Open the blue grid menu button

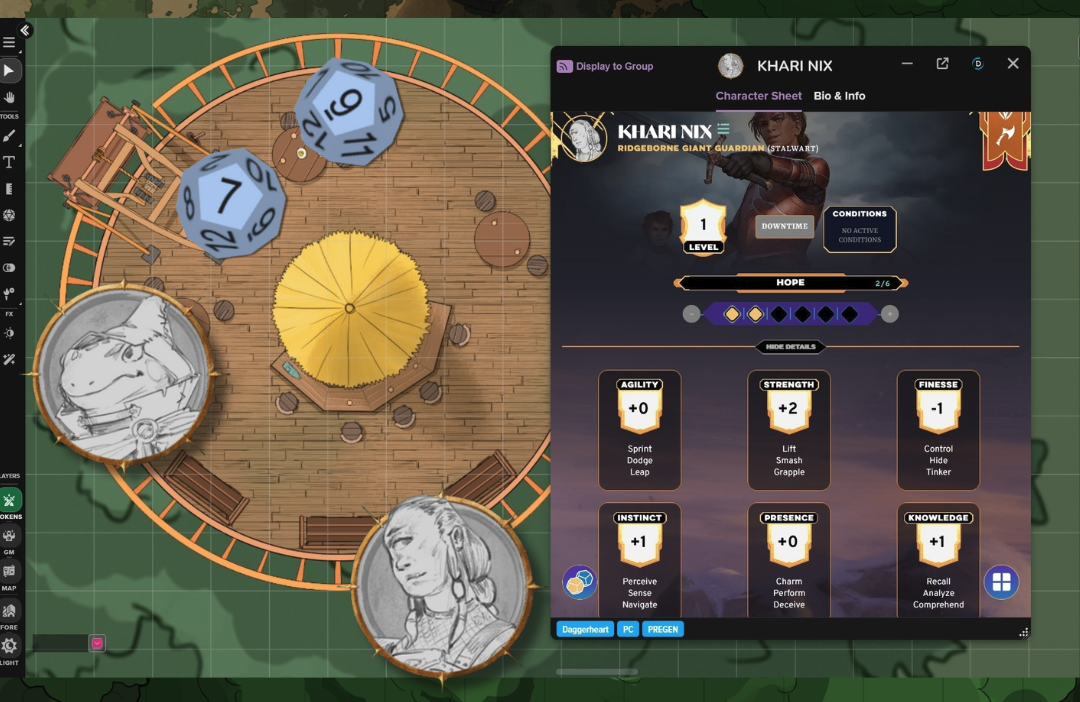pyautogui.click(x=1001, y=582)
